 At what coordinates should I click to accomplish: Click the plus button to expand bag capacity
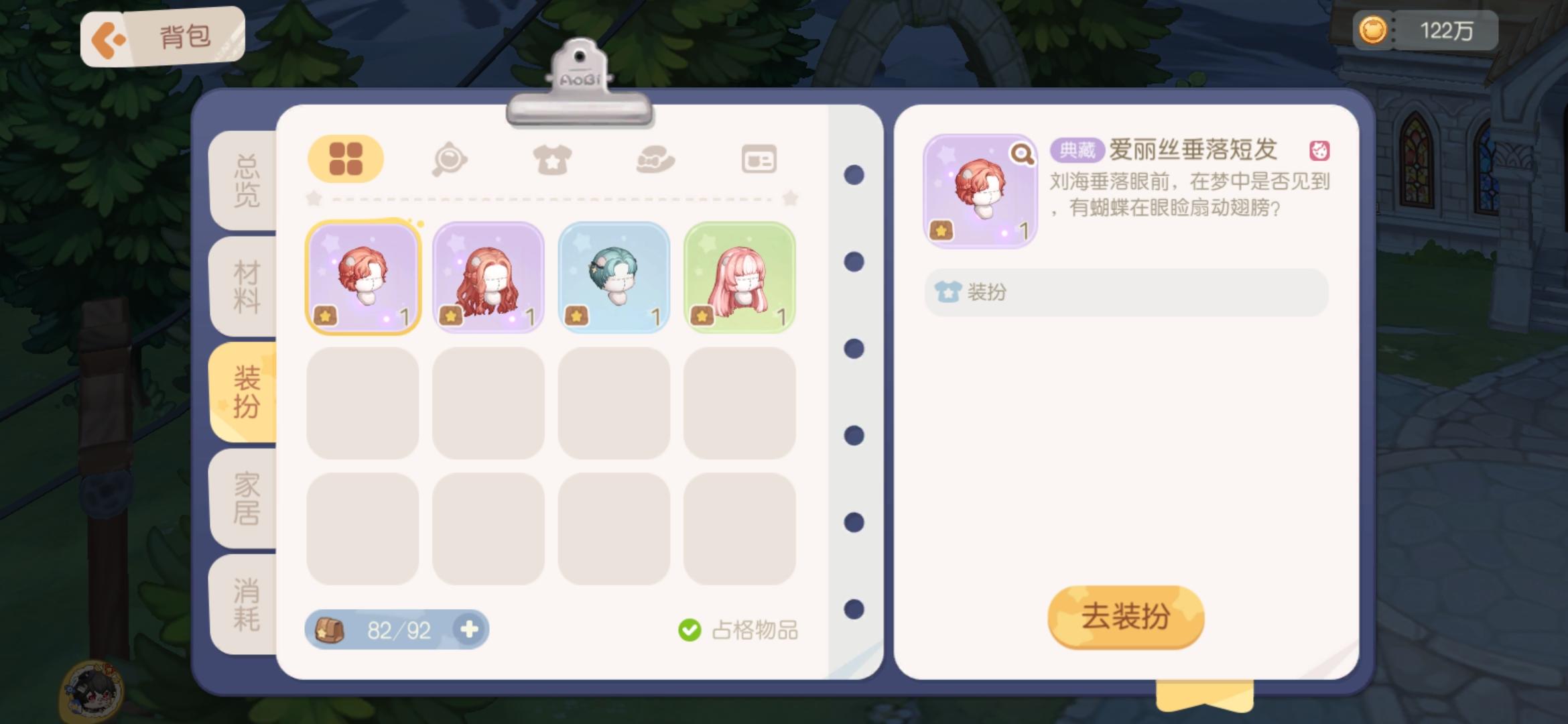pos(469,629)
